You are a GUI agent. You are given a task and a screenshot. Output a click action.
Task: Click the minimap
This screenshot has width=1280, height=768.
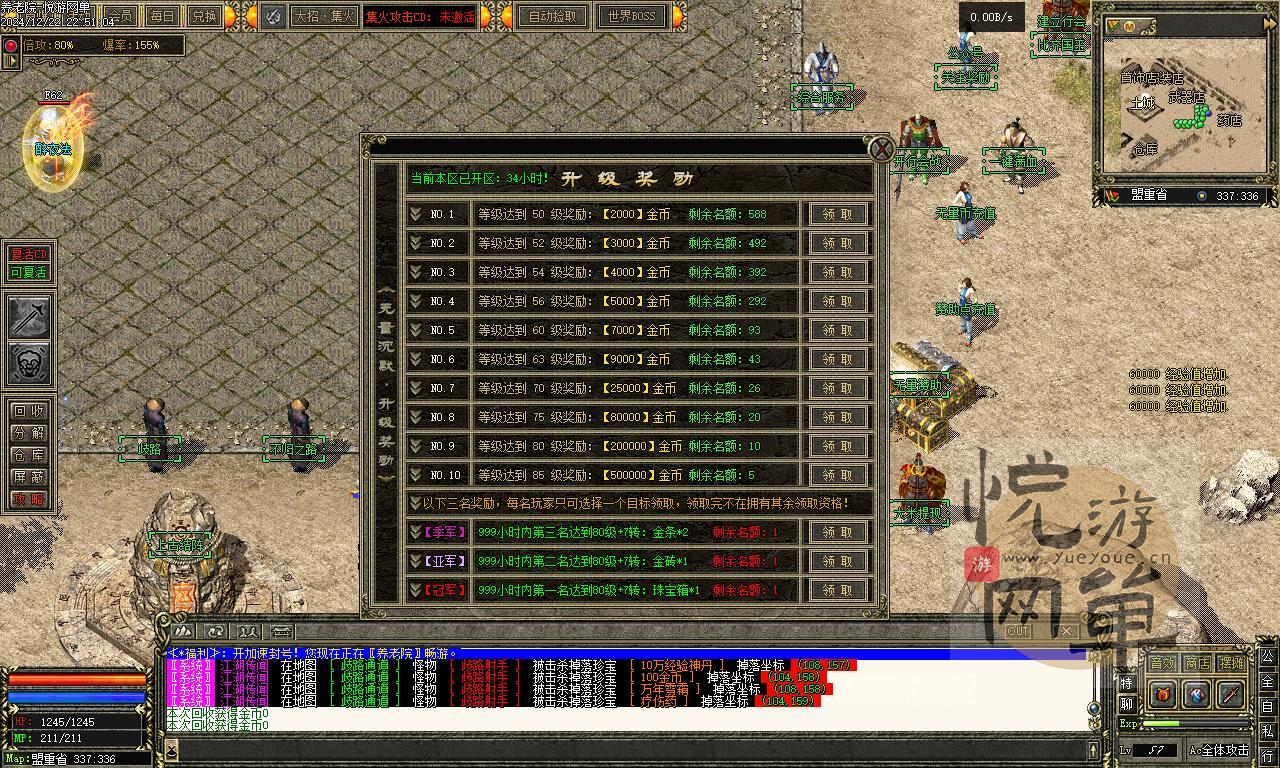coord(1182,105)
